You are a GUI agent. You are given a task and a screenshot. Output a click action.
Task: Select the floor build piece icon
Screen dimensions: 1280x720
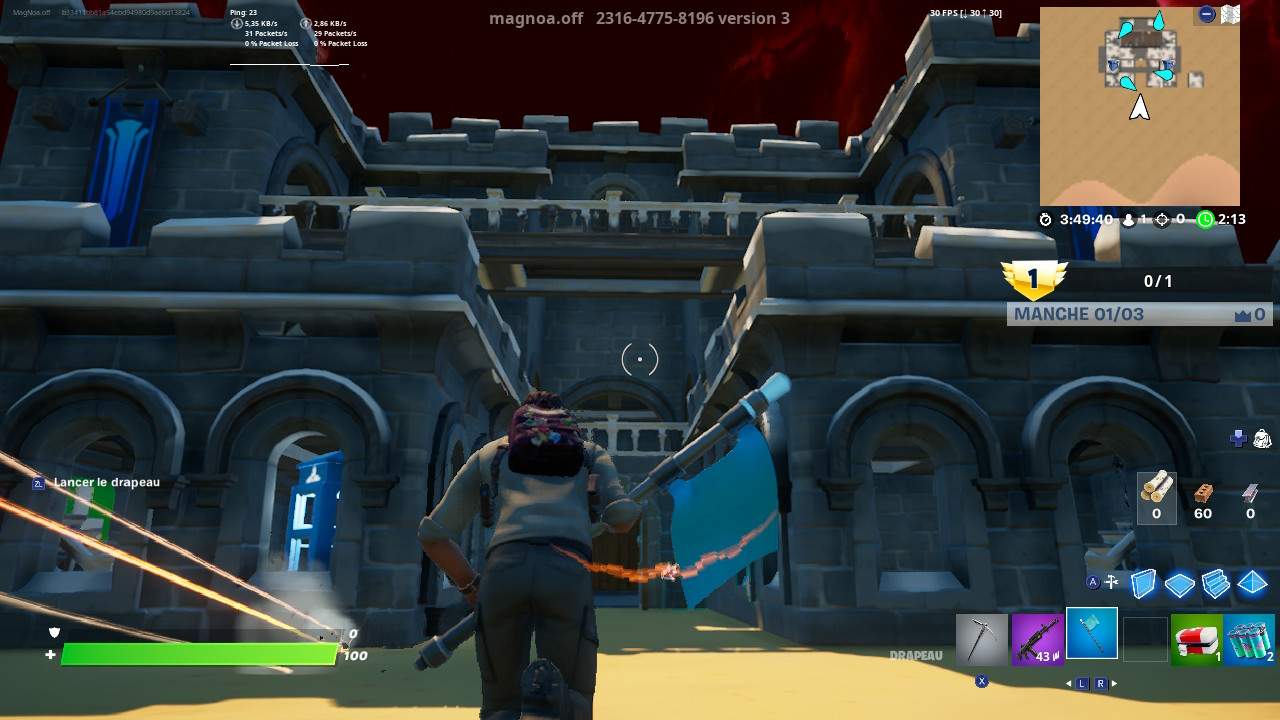1180,583
